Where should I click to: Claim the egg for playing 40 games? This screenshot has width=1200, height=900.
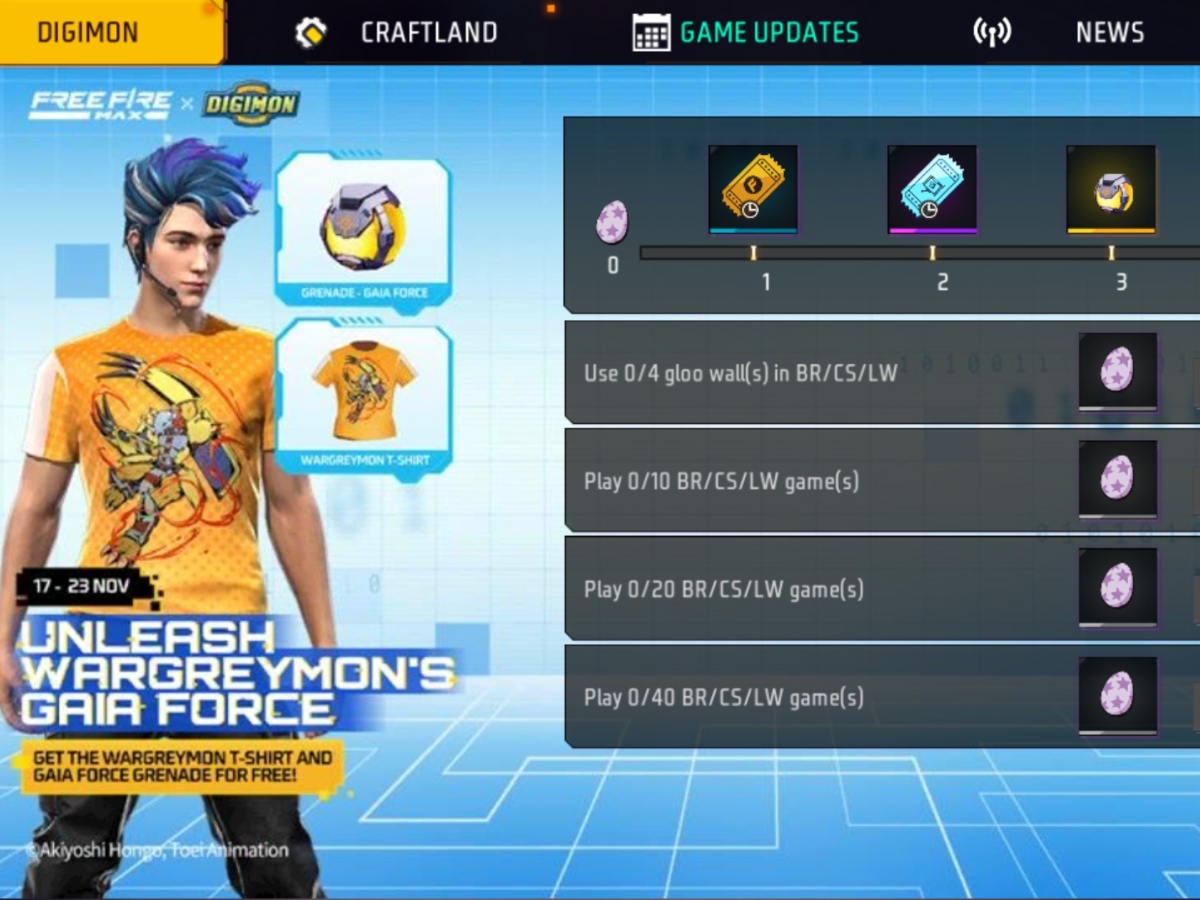click(x=1117, y=695)
